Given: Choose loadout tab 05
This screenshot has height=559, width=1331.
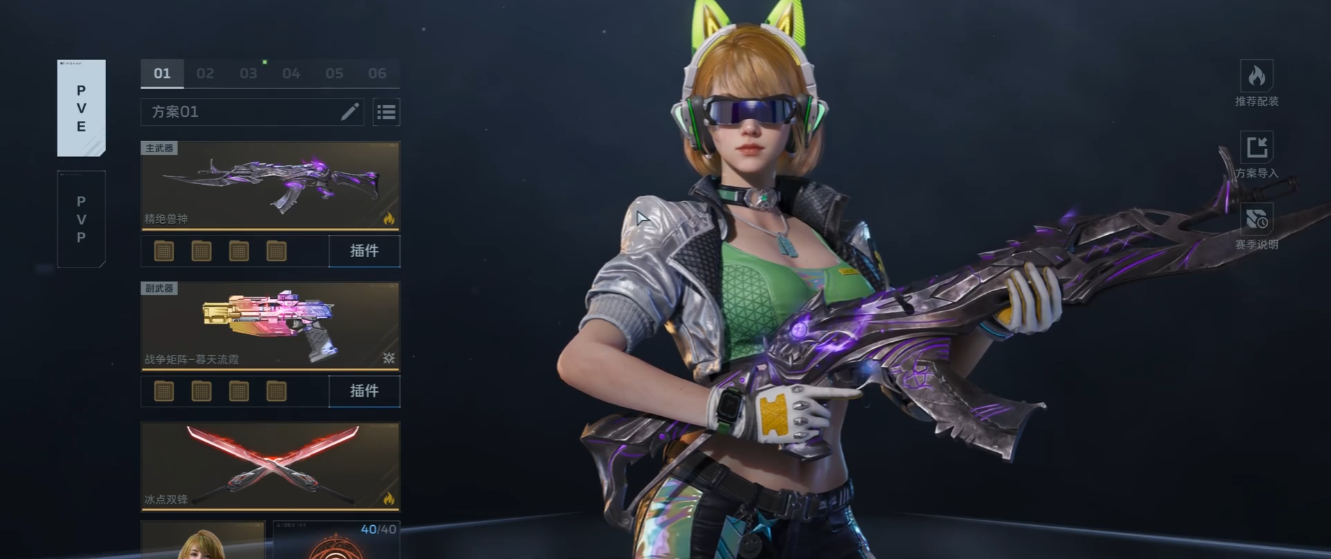Looking at the screenshot, I should coord(334,73).
